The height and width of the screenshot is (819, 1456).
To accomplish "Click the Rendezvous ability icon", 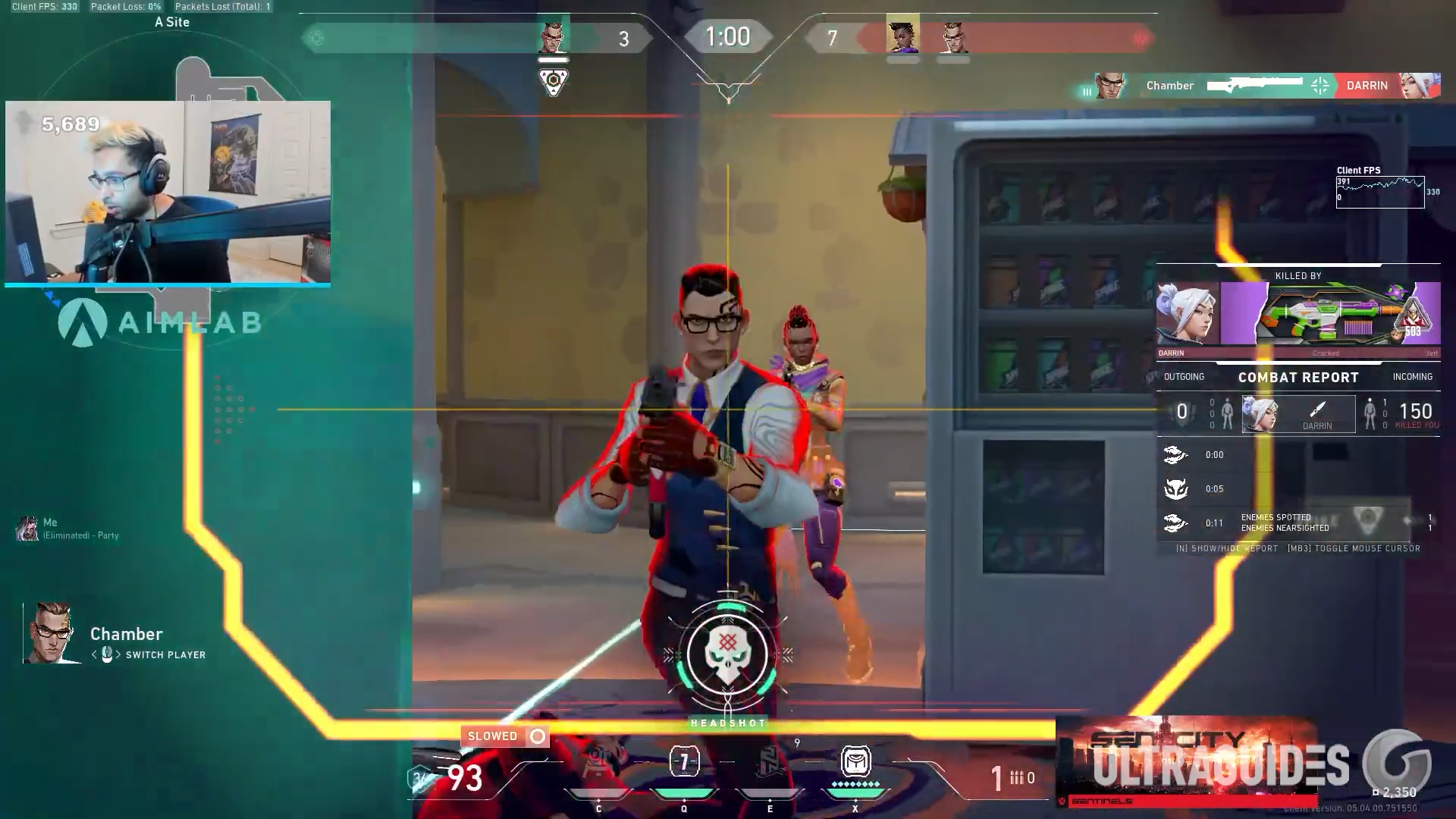I will coord(769,762).
